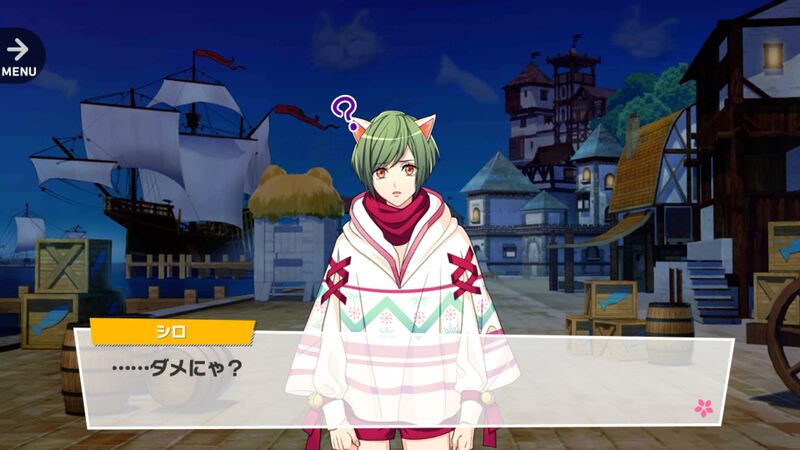Advance dialogue via the pink flower icon
The width and height of the screenshot is (800, 450).
point(703,407)
